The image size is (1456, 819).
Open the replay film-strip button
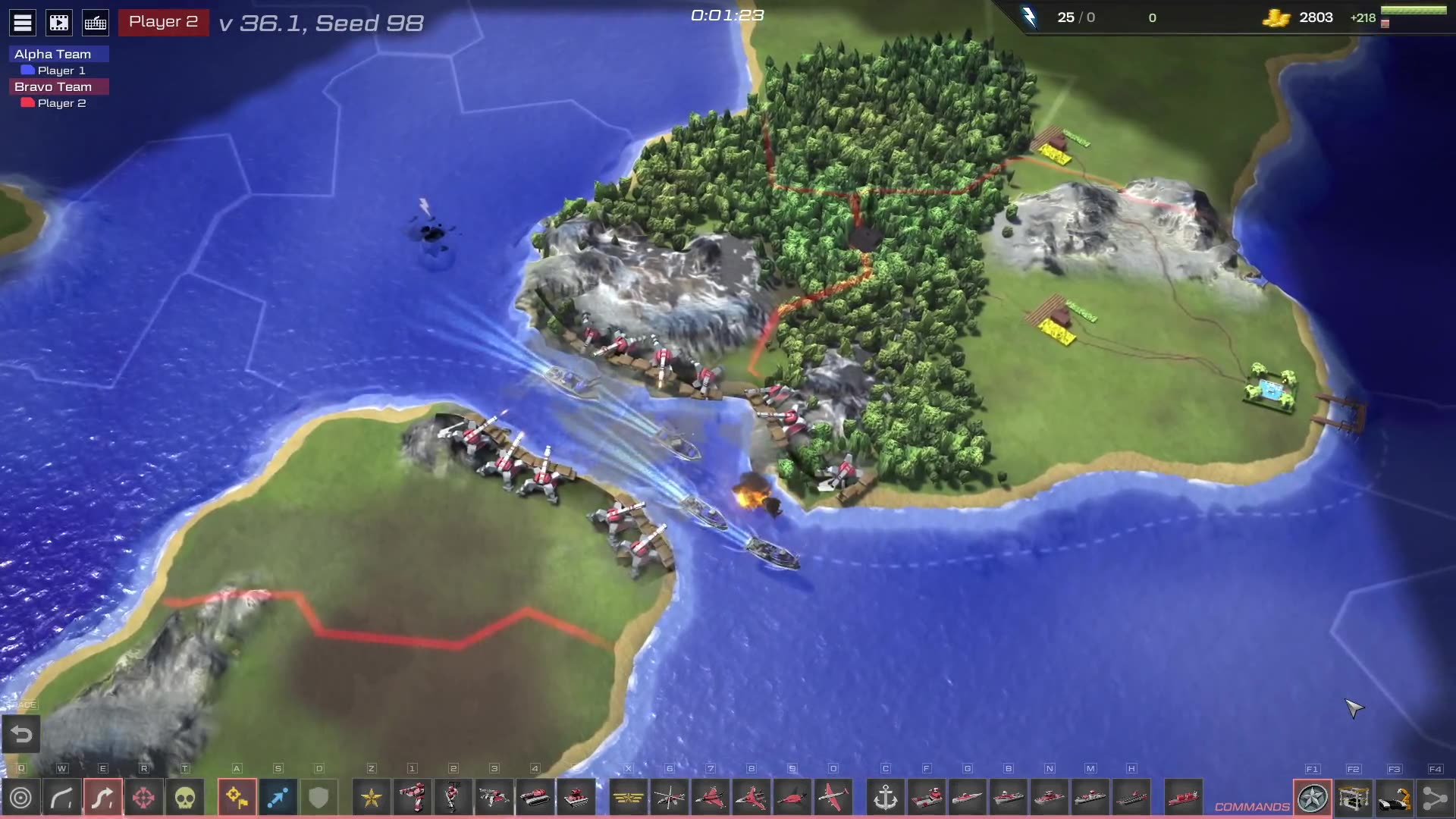click(x=59, y=23)
